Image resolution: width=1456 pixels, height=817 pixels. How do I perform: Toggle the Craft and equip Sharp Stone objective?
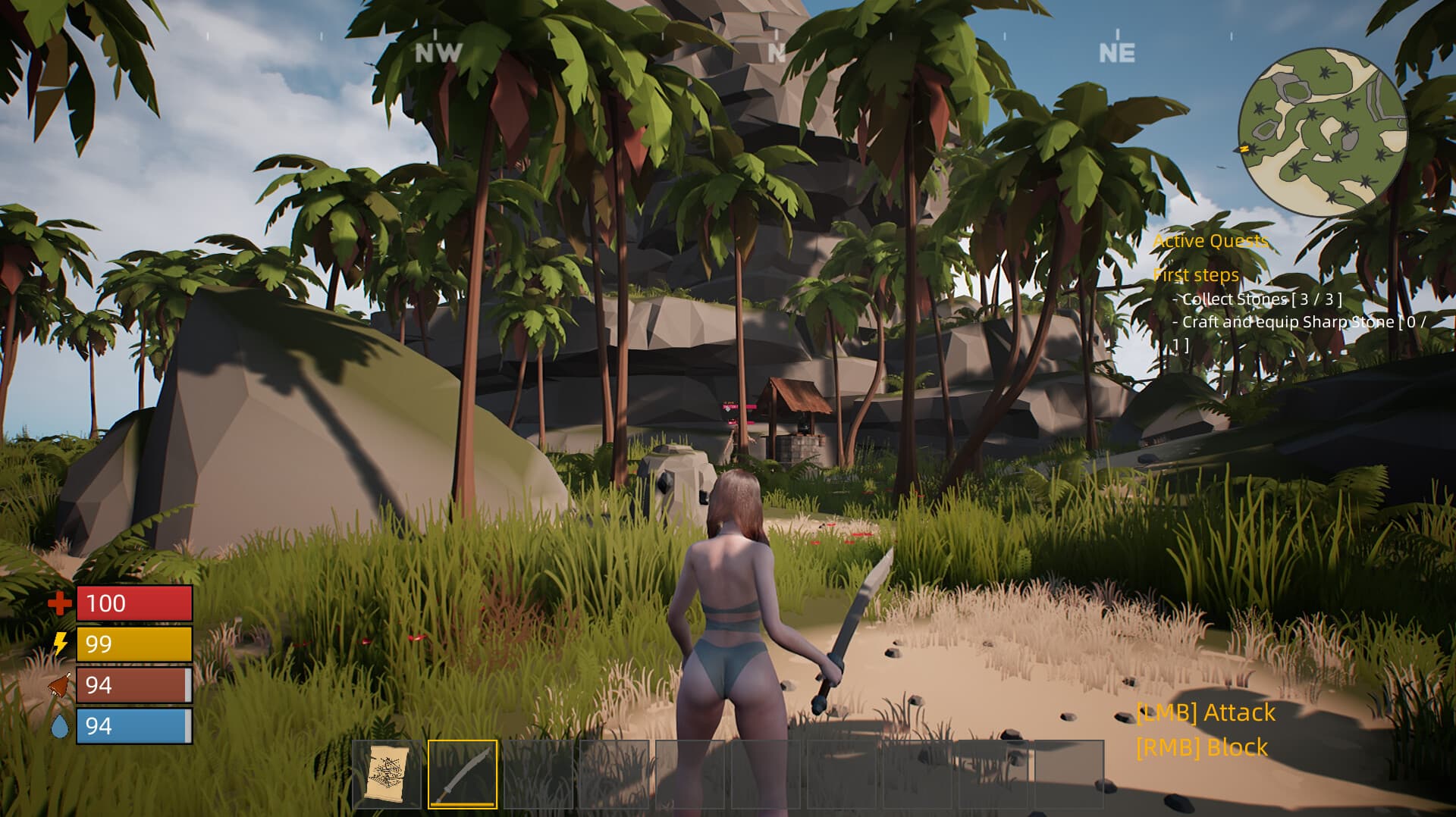(x=1282, y=321)
